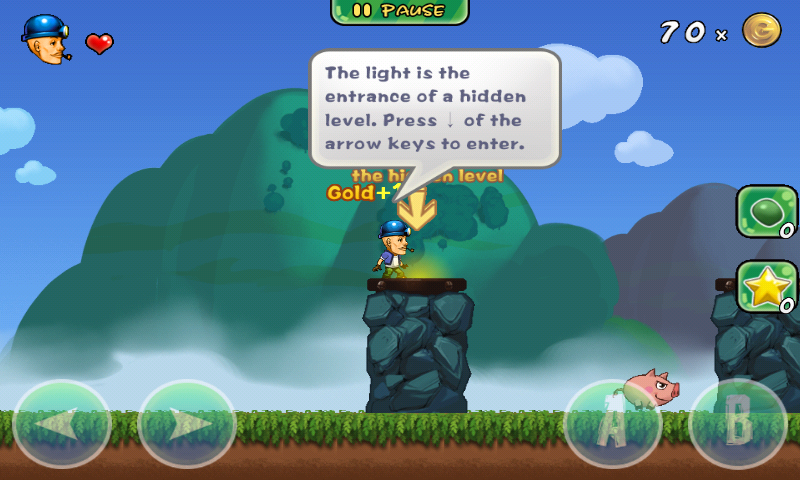Hit the B action button
The width and height of the screenshot is (800, 480).
coord(738,425)
